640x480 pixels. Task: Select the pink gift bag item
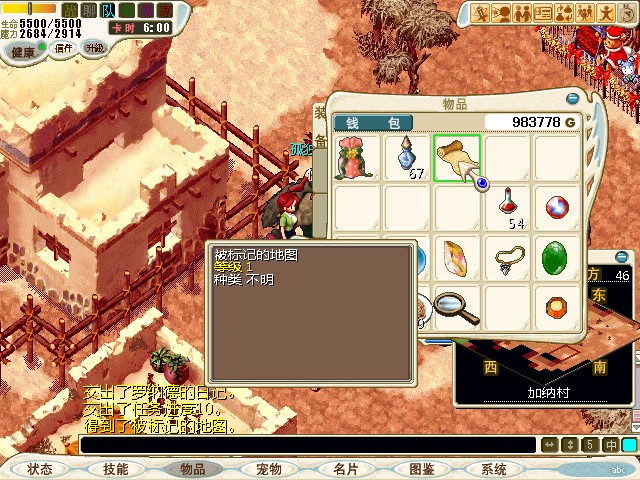[358, 158]
